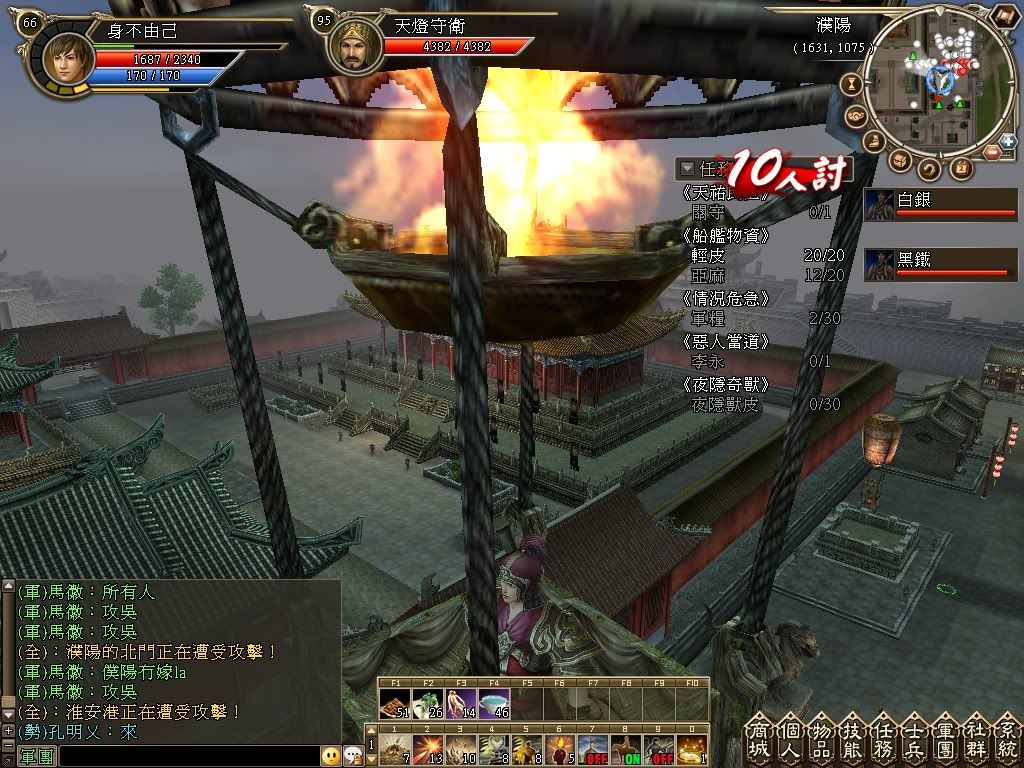This screenshot has width=1024, height=768.
Task: Open the 技能 skills menu
Action: 853,743
